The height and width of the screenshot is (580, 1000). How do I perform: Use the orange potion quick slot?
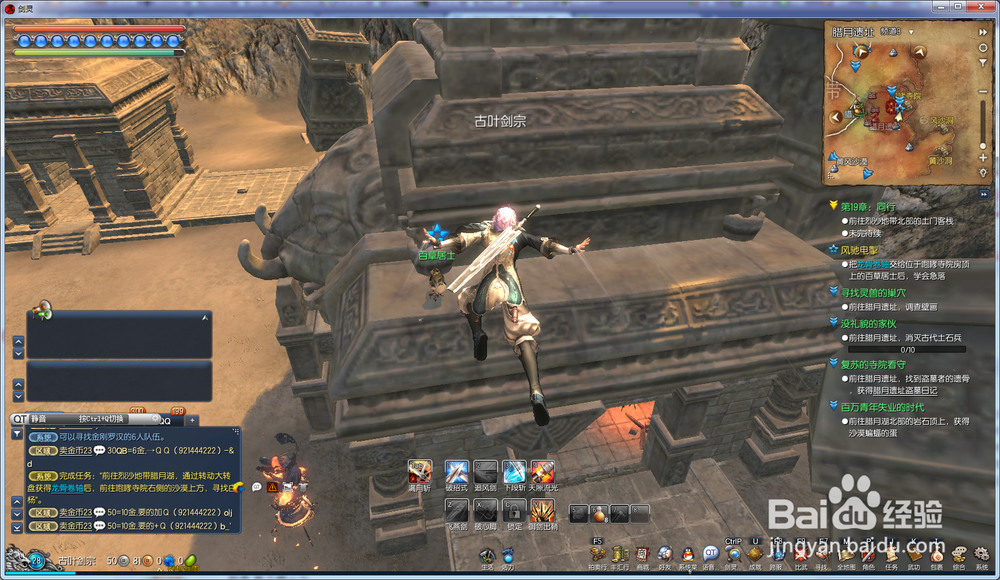pyautogui.click(x=600, y=514)
